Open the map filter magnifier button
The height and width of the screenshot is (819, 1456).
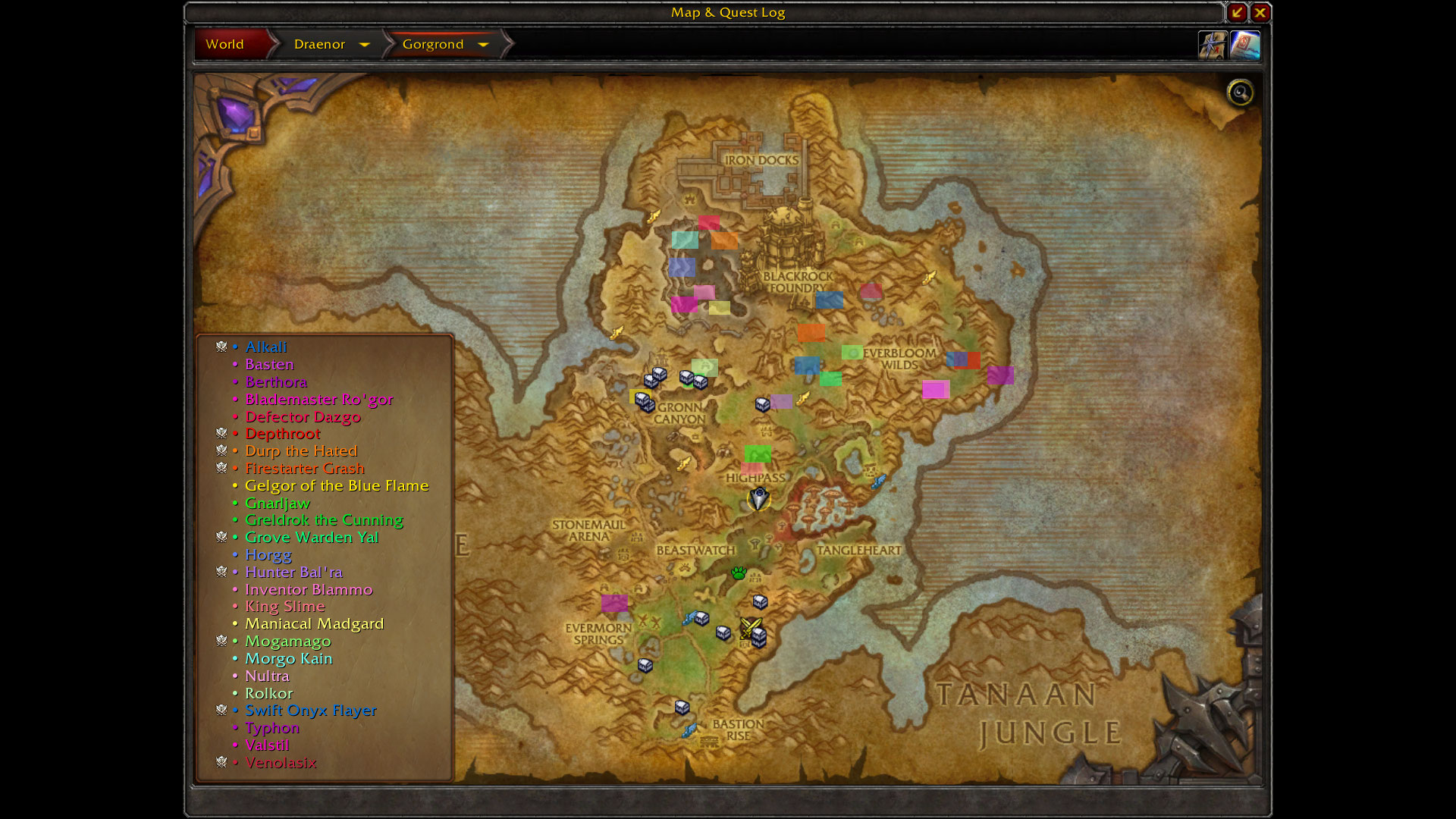(1241, 93)
